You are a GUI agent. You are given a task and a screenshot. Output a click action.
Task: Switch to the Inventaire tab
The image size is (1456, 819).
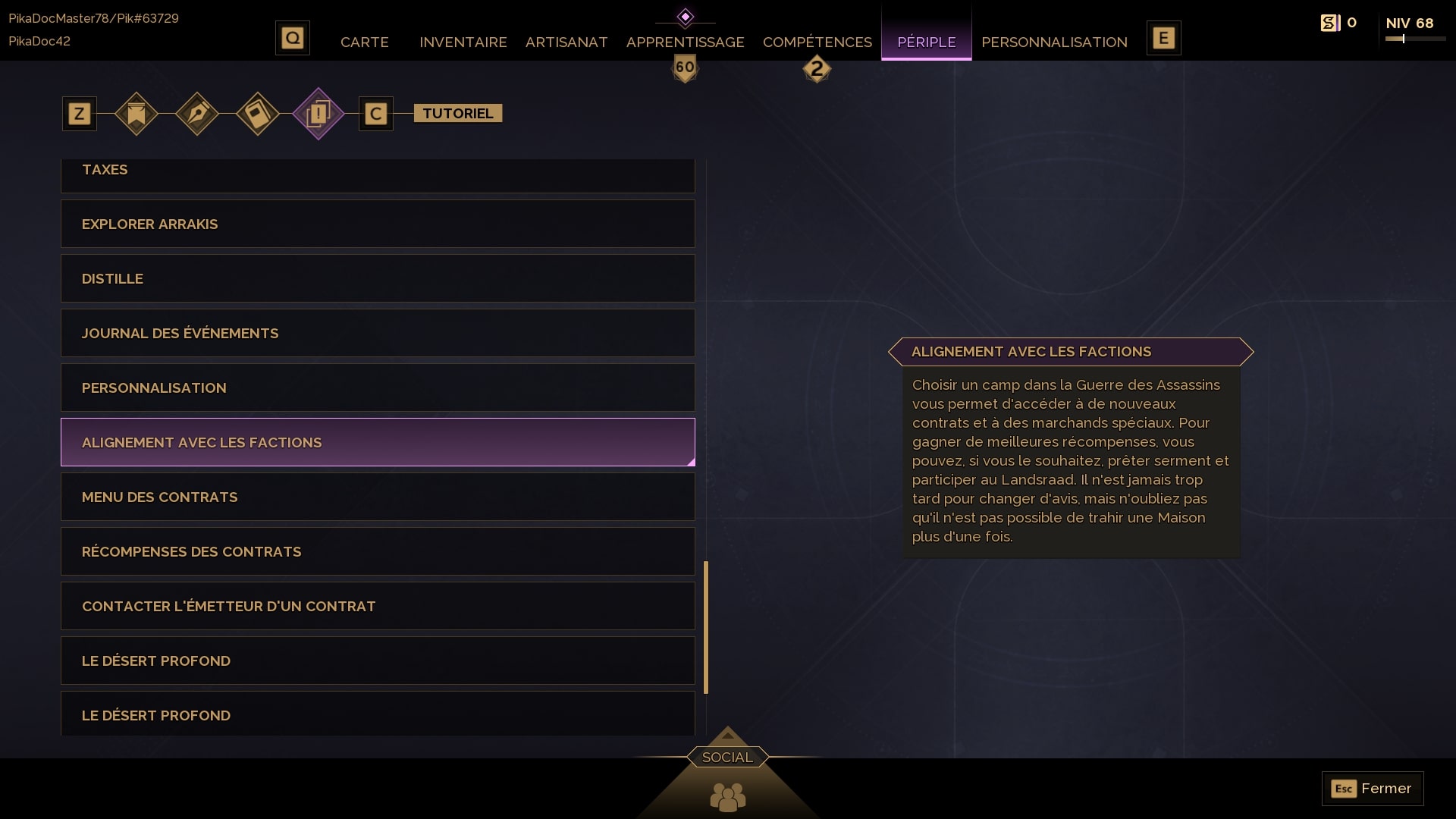coord(463,42)
